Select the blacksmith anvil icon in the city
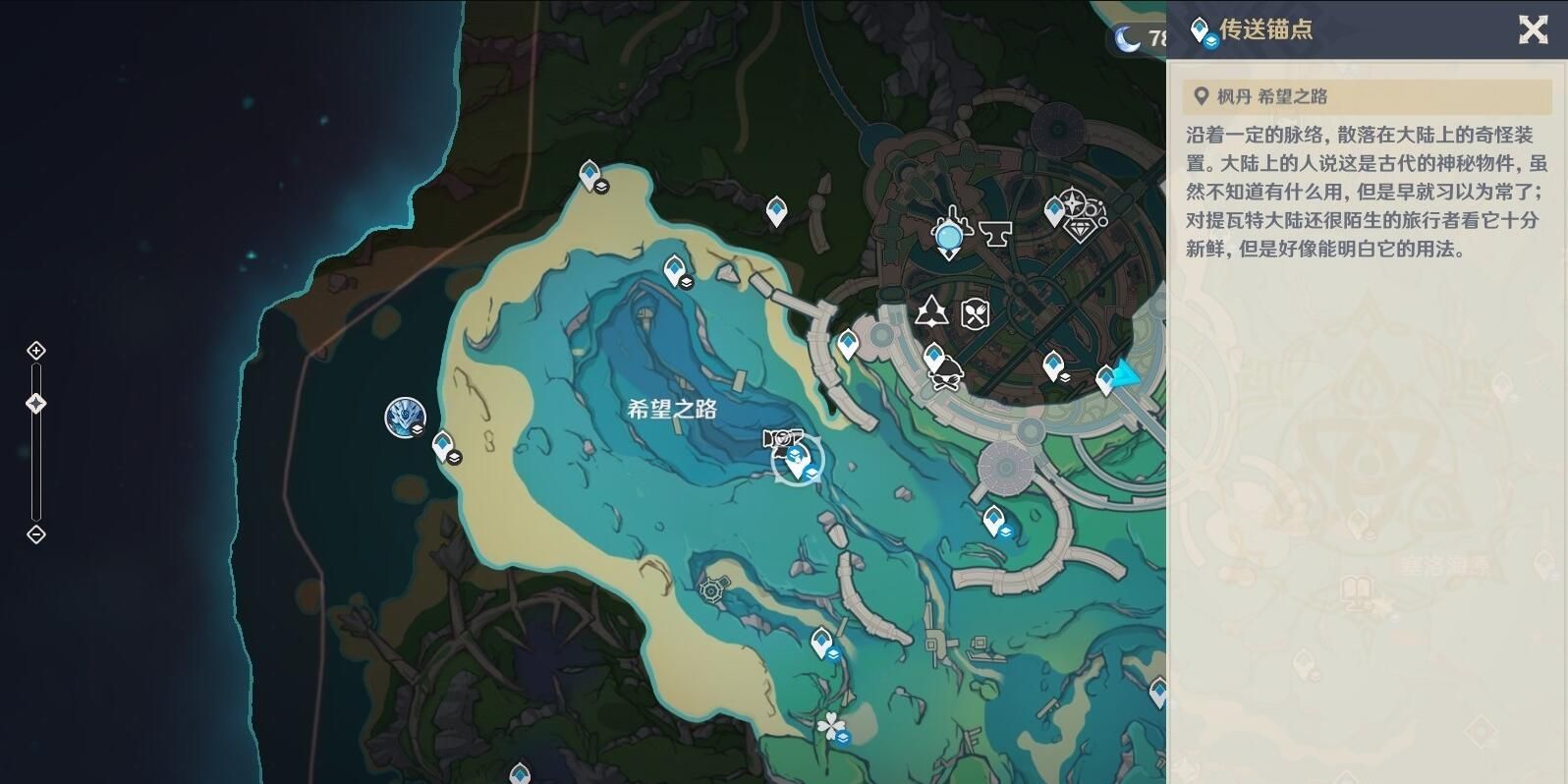 [995, 233]
